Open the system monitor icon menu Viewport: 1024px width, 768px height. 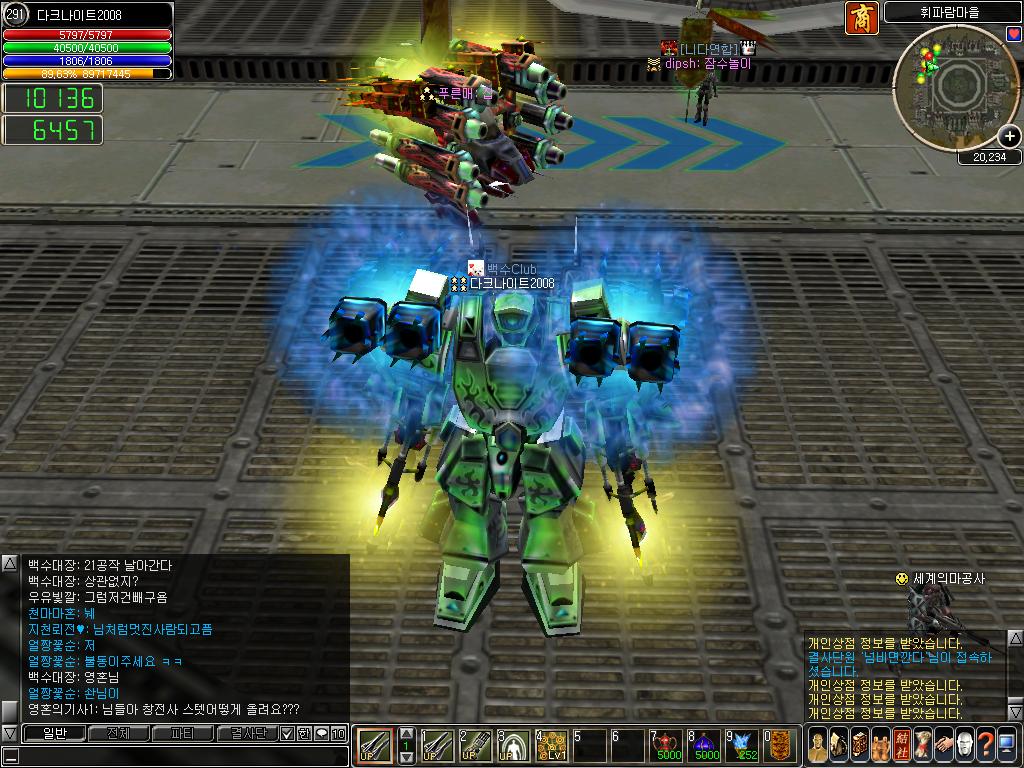pyautogui.click(x=1008, y=744)
